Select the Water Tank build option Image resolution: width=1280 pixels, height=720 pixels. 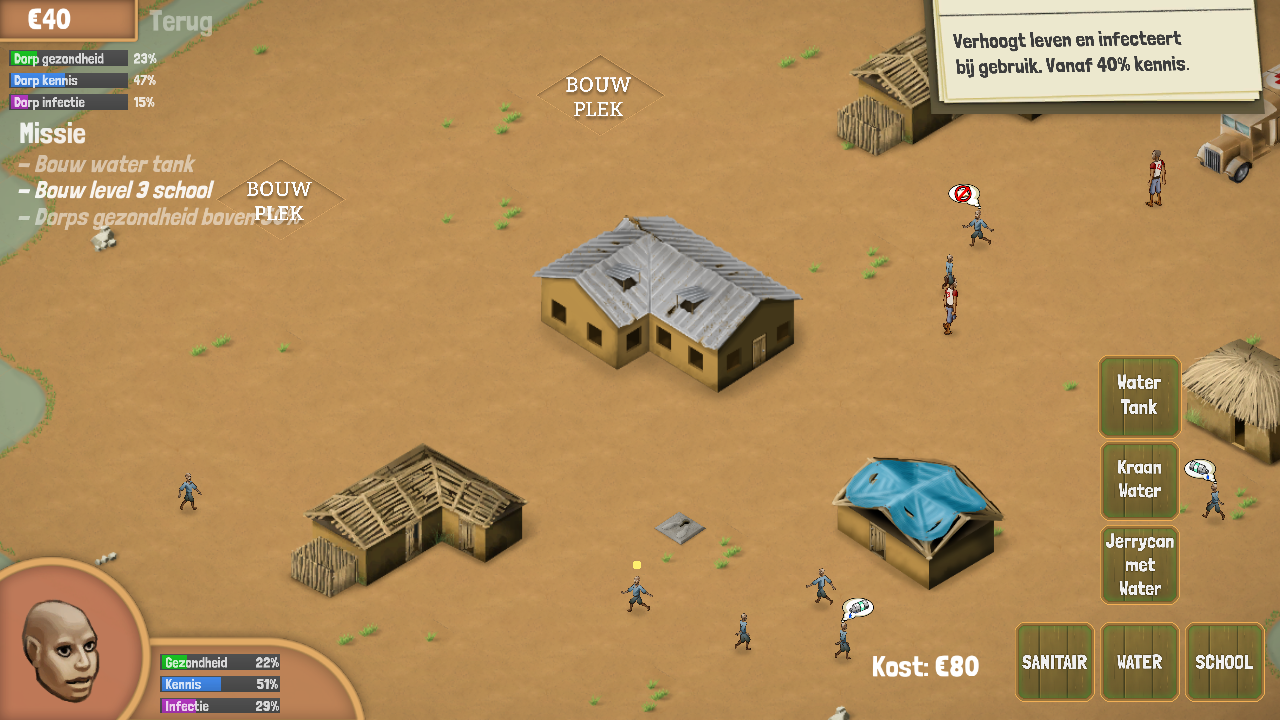click(1139, 396)
